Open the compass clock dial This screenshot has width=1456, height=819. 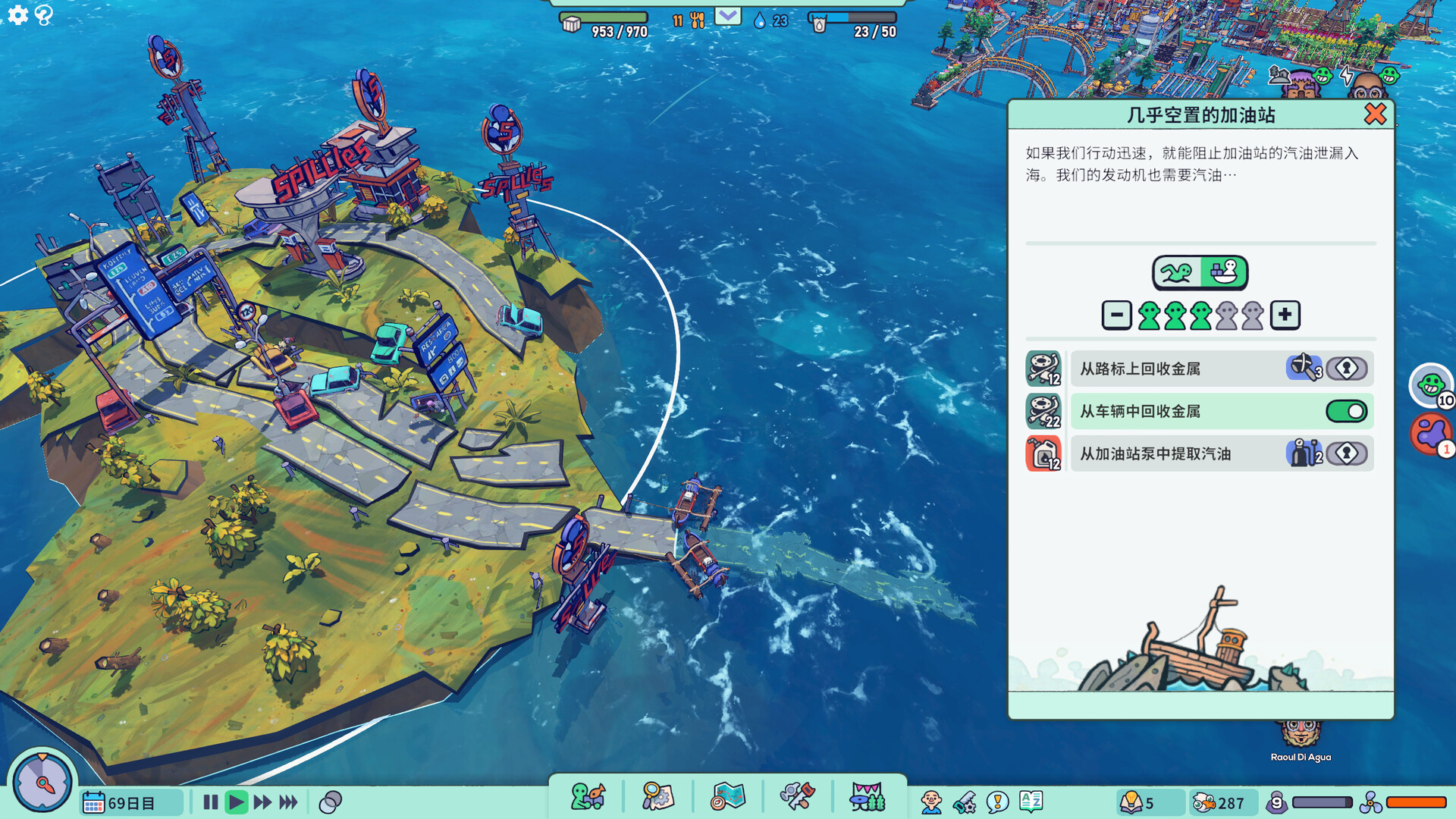(42, 783)
